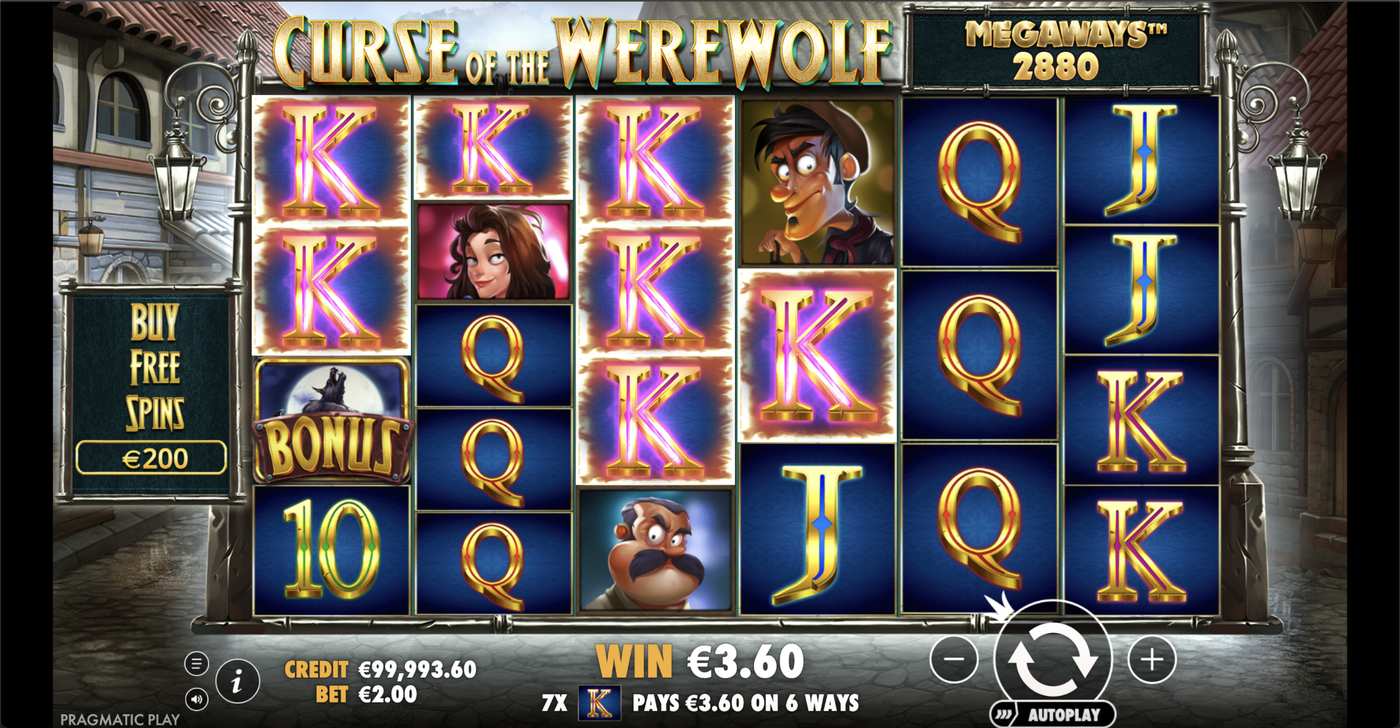Image resolution: width=1400 pixels, height=728 pixels.
Task: Select the werewolf Bonus symbol
Action: (x=330, y=425)
